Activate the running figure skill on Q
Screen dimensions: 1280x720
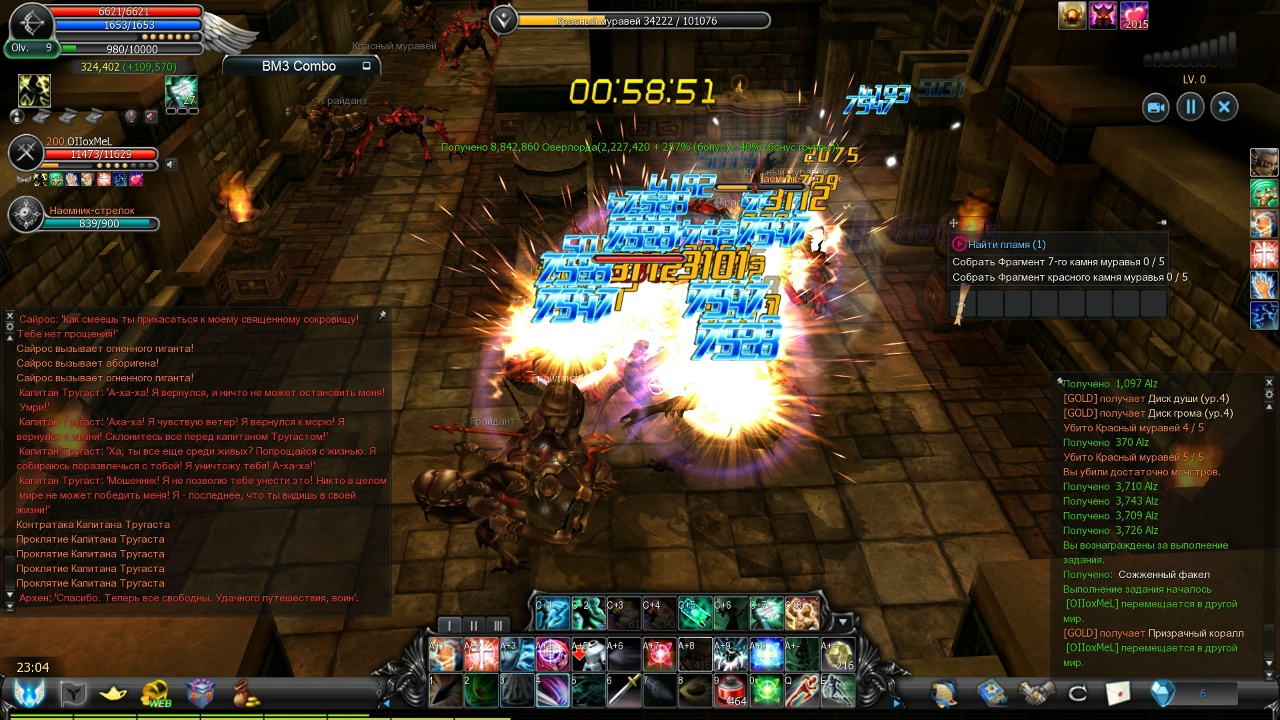801,690
